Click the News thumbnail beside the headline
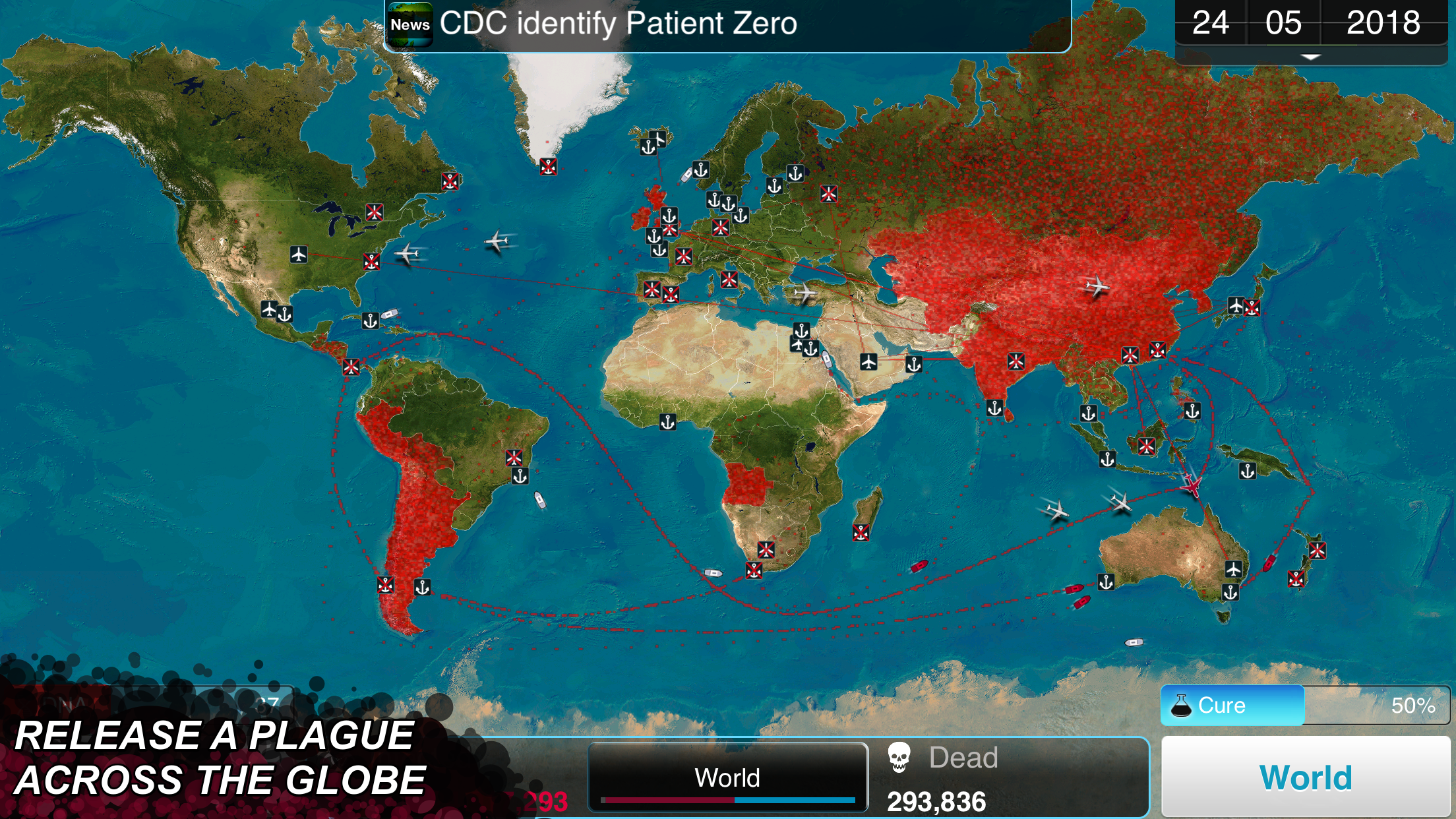Viewport: 1456px width, 819px height. (x=411, y=23)
